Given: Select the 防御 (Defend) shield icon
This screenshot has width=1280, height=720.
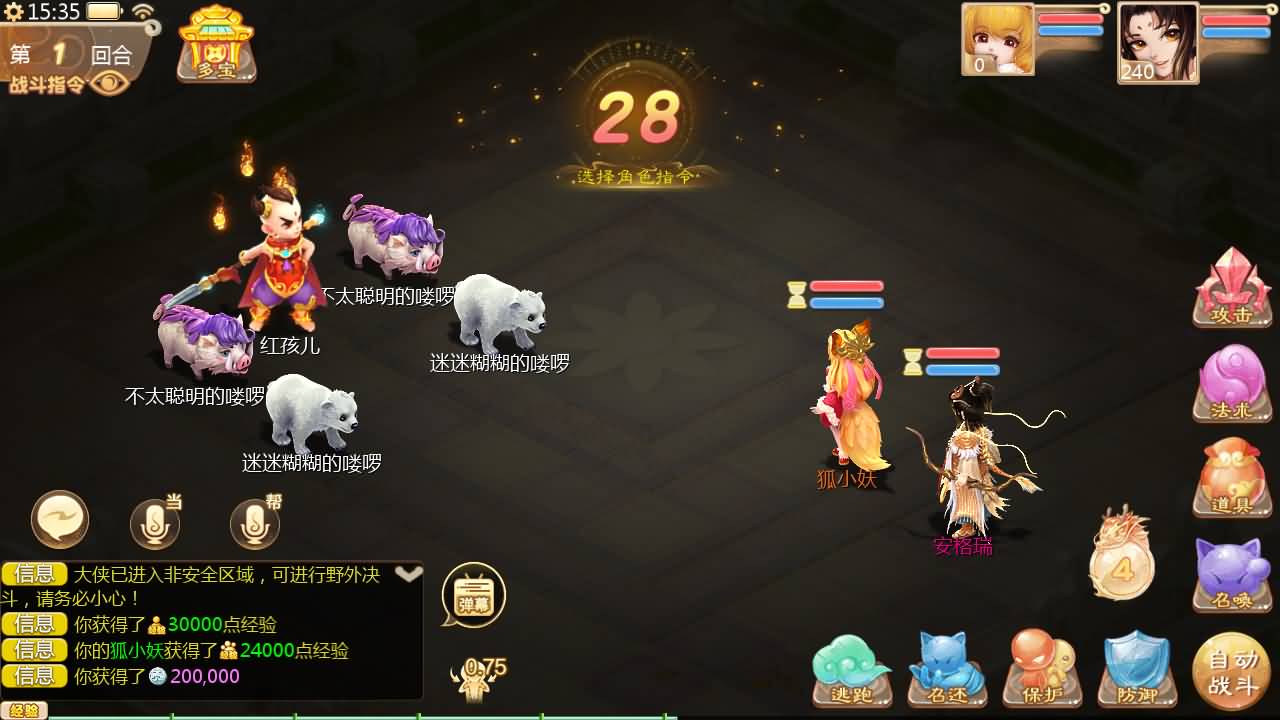Looking at the screenshot, I should (x=1136, y=667).
